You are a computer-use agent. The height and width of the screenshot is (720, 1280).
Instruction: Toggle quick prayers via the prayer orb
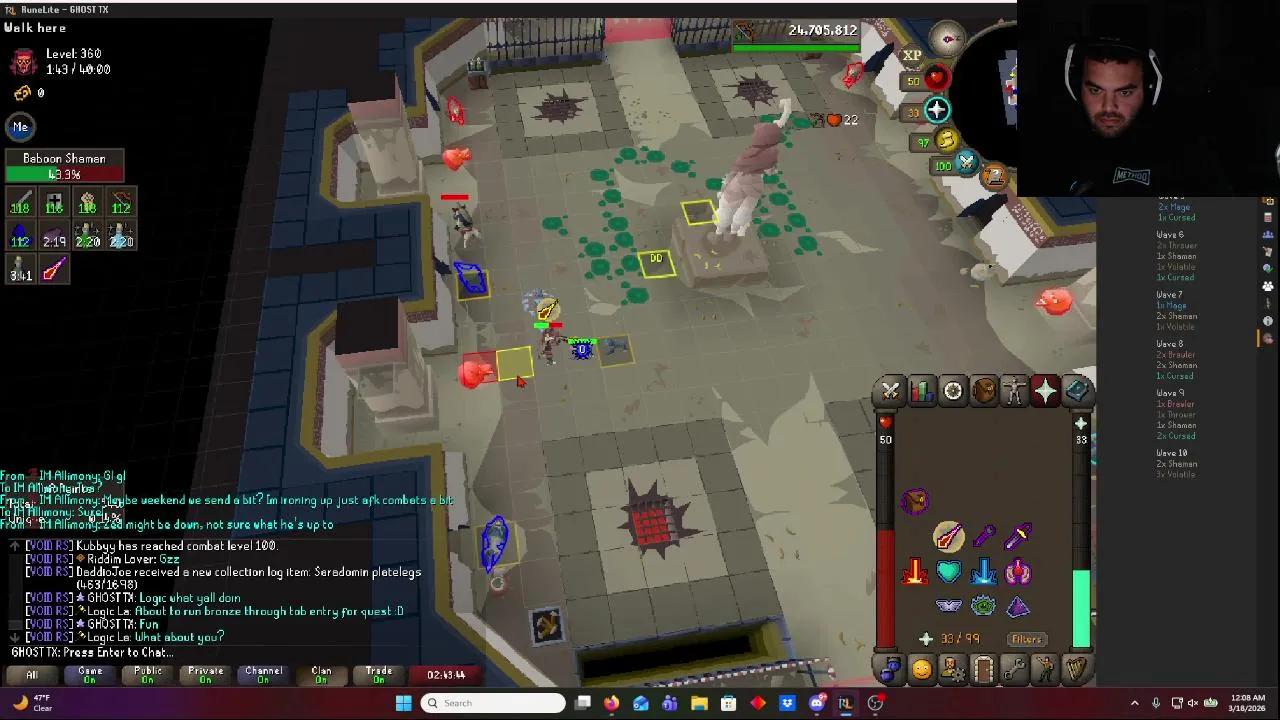point(937,109)
